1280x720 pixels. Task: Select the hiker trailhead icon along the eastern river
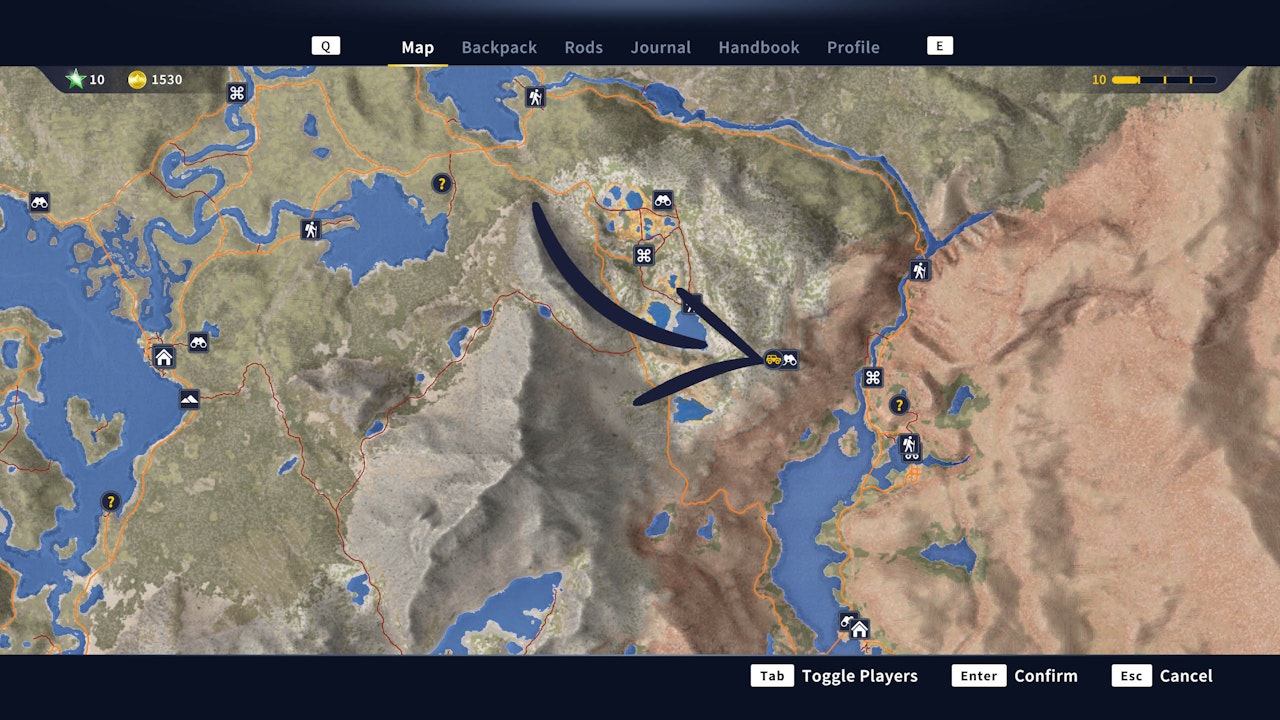point(920,269)
